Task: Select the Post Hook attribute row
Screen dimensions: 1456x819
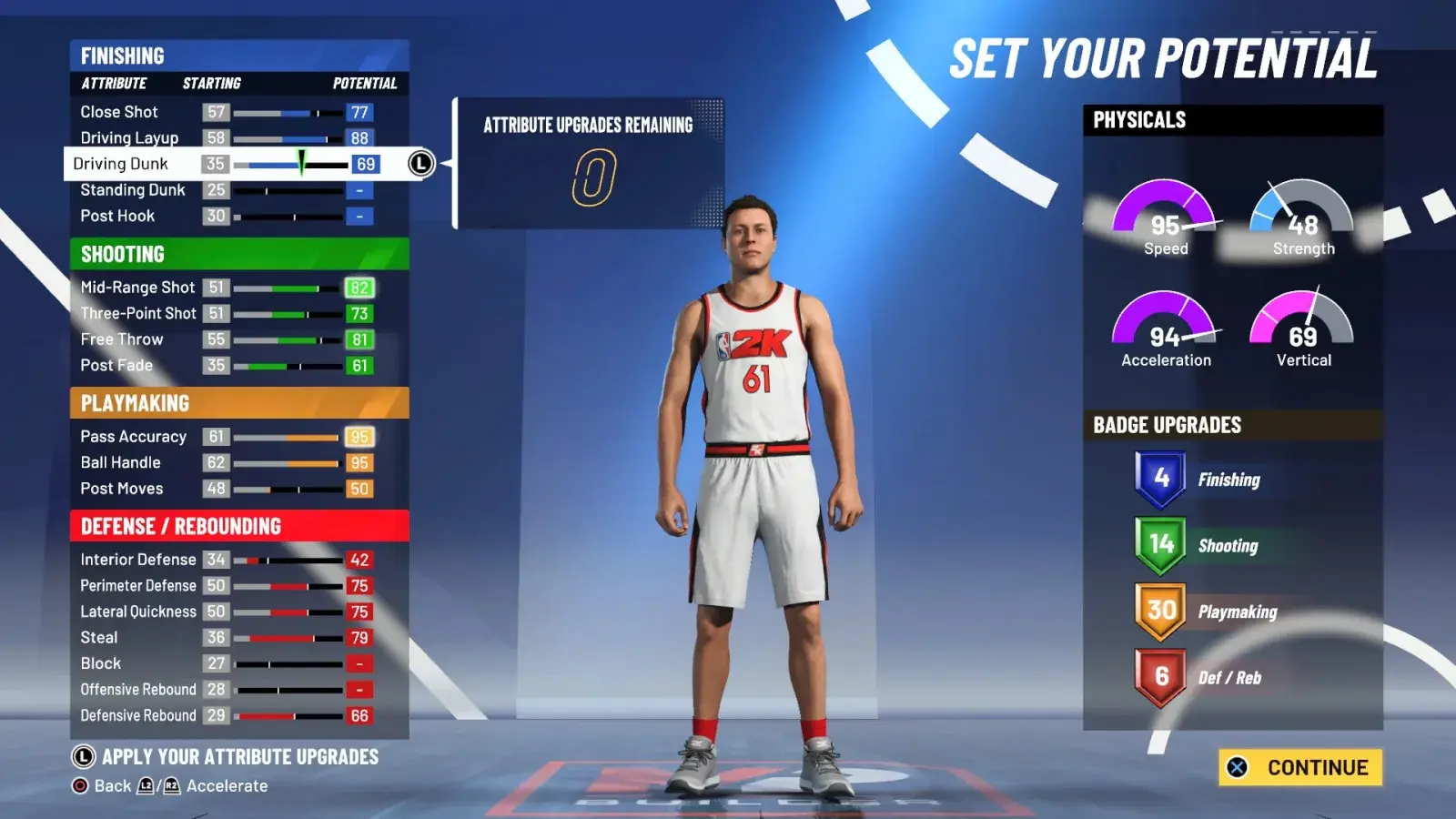Action: pyautogui.click(x=227, y=217)
